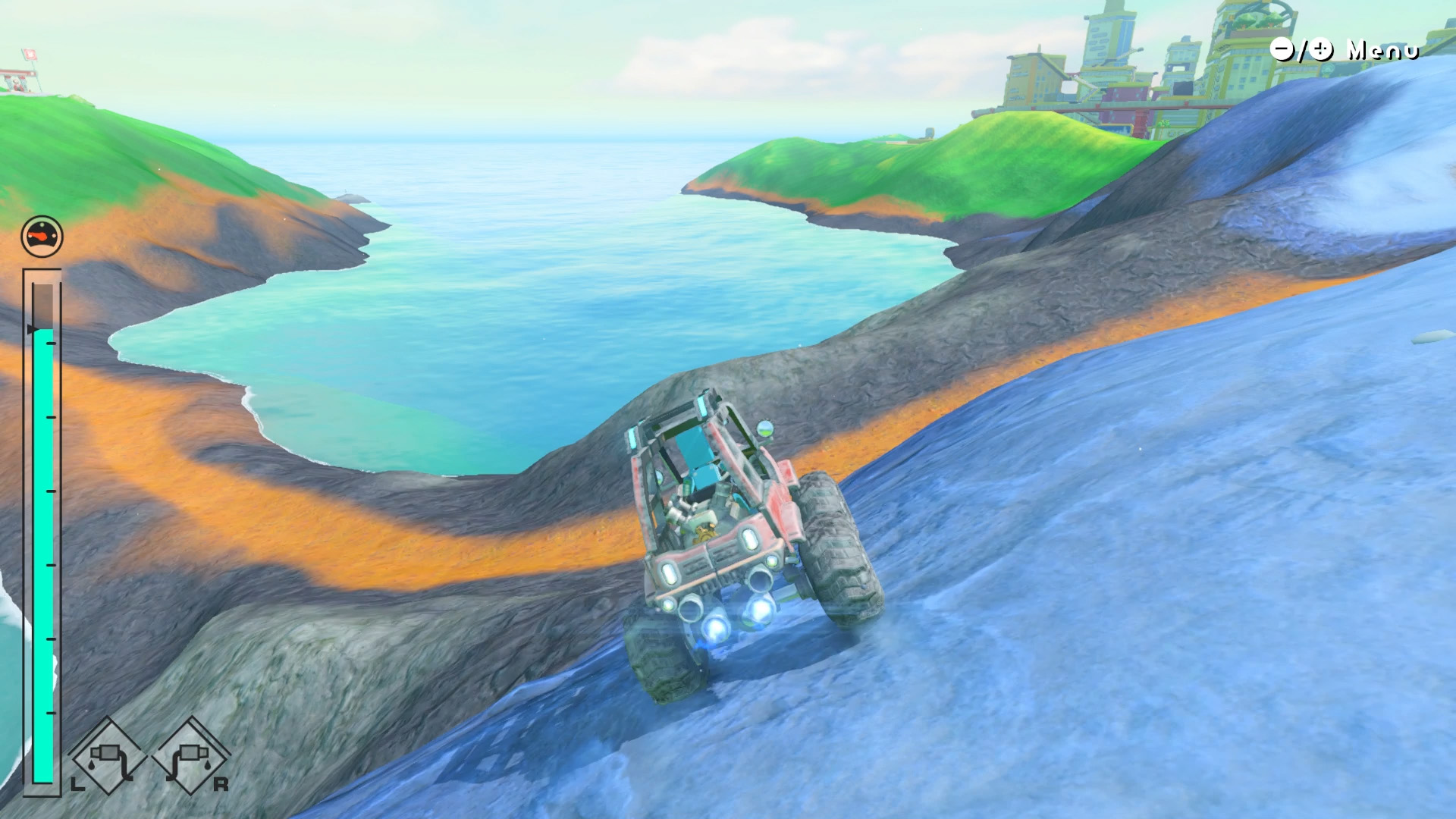Image resolution: width=1456 pixels, height=819 pixels.
Task: Click the round fuel gauge icon
Action: 42,237
